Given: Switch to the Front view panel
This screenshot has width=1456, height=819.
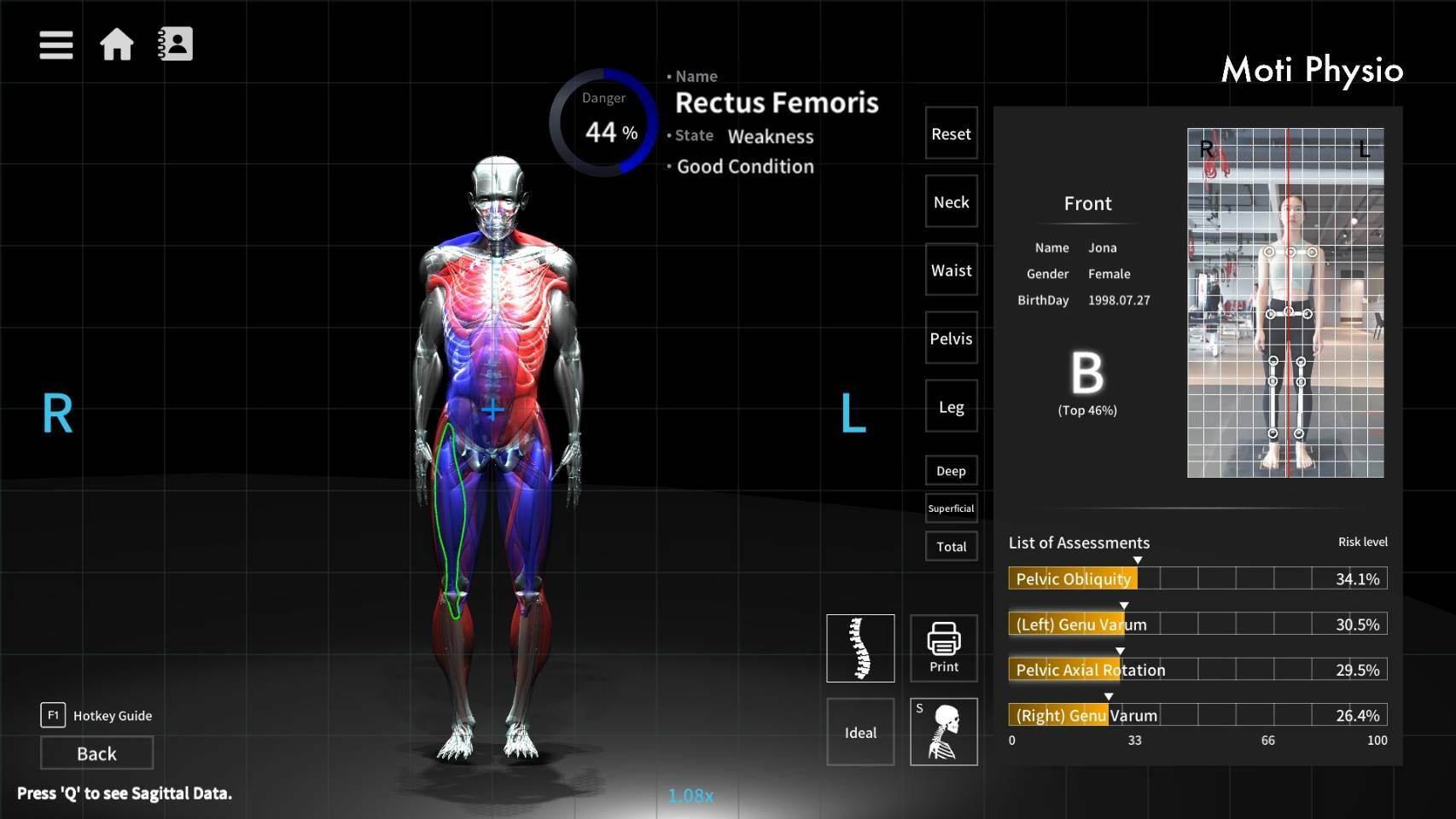Looking at the screenshot, I should click(1086, 204).
